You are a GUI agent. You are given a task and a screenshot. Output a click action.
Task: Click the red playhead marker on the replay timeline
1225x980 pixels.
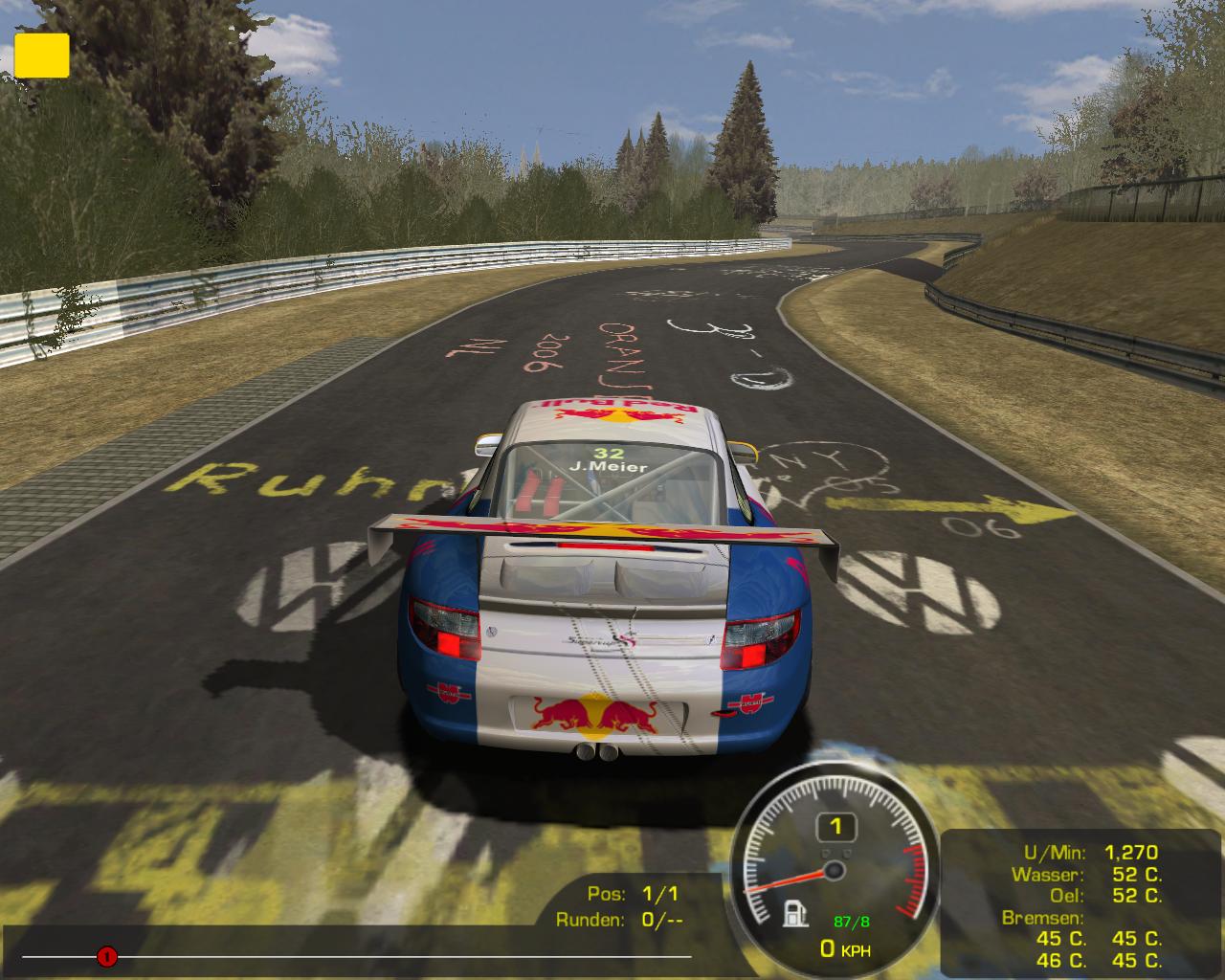tap(107, 956)
